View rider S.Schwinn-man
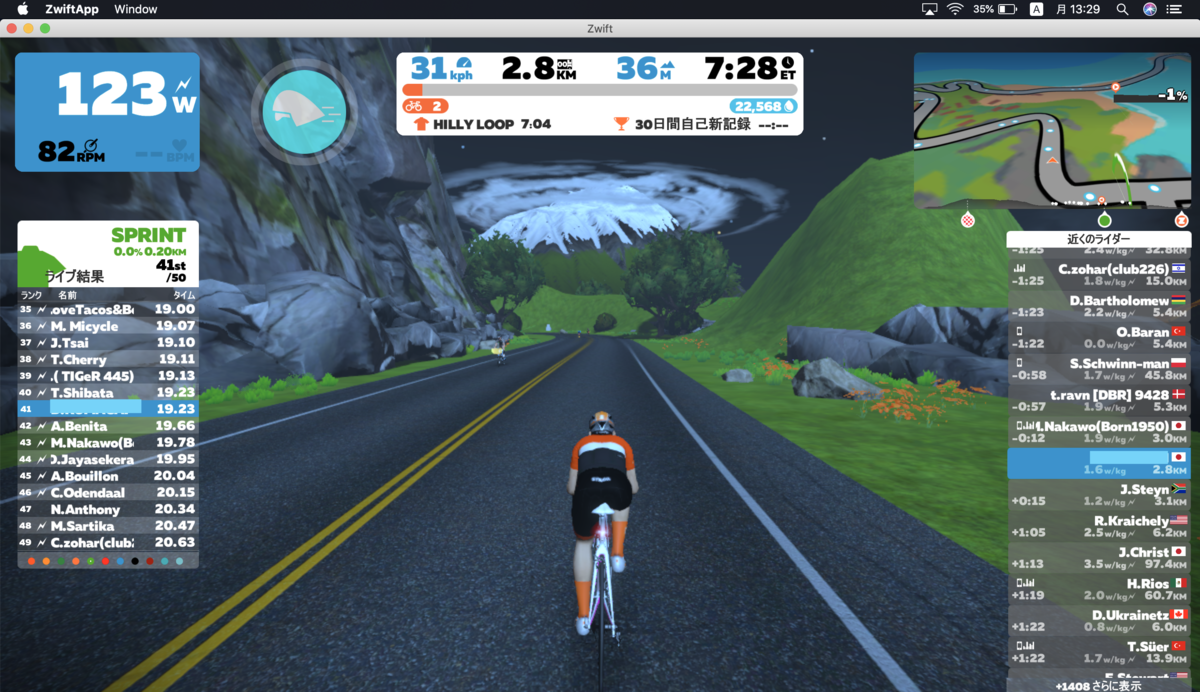The width and height of the screenshot is (1200, 692). 1098,369
